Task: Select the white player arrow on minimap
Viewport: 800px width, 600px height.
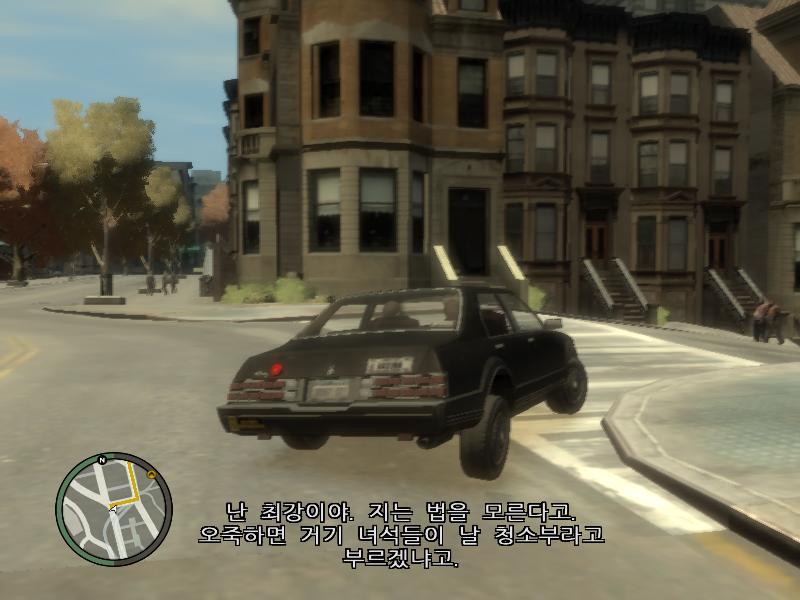Action: pyautogui.click(x=113, y=509)
